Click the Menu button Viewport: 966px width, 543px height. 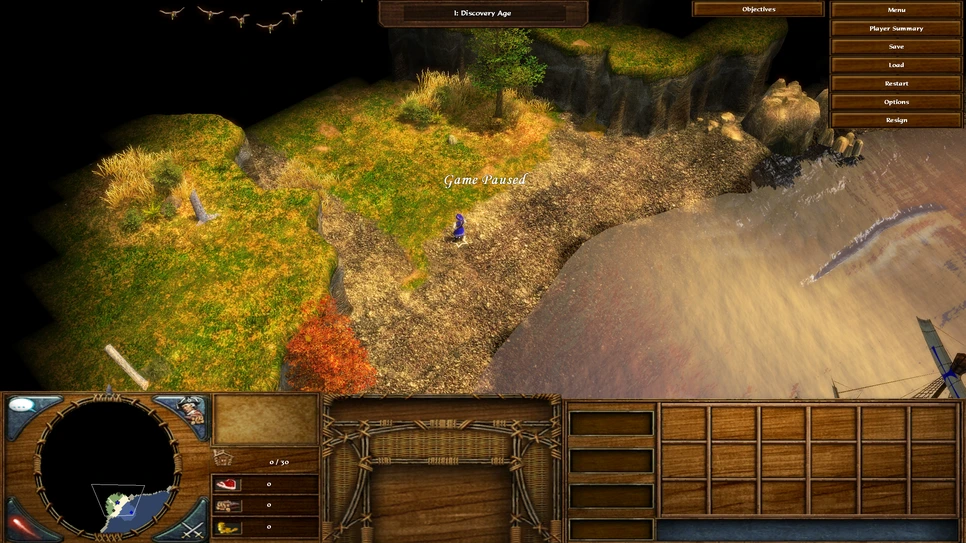pyautogui.click(x=896, y=10)
